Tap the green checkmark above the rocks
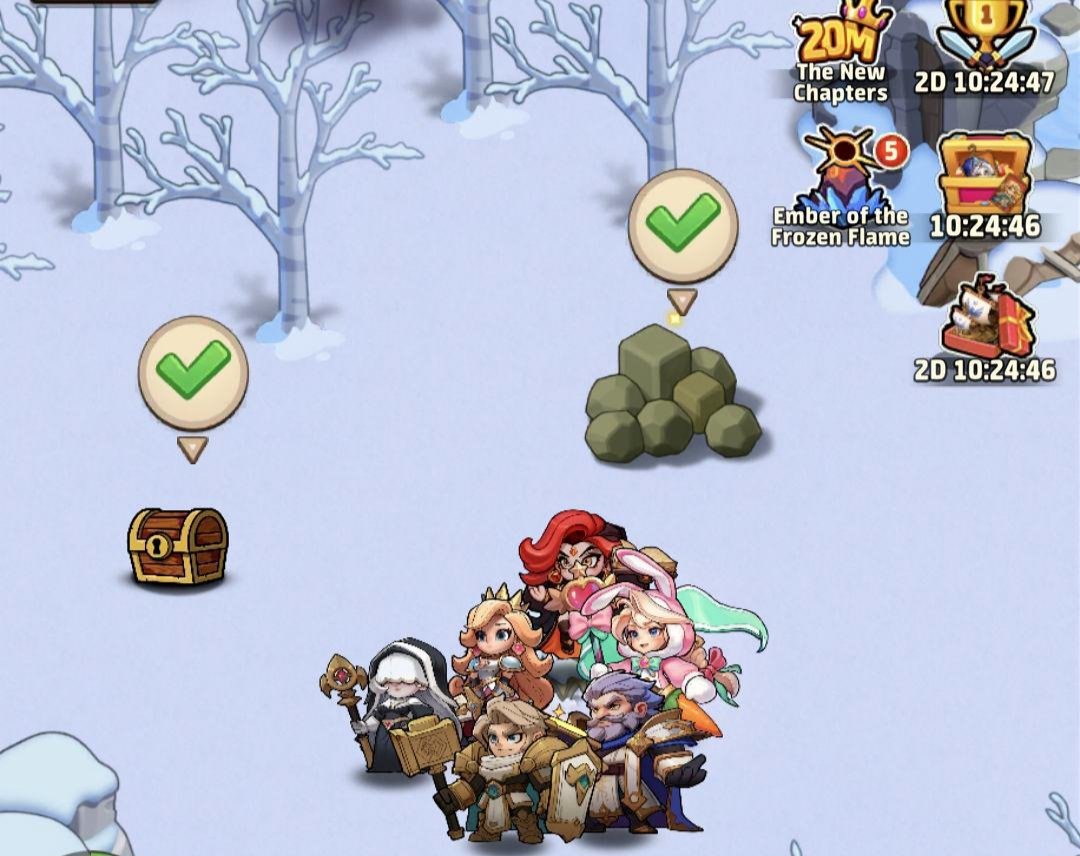 click(x=683, y=224)
